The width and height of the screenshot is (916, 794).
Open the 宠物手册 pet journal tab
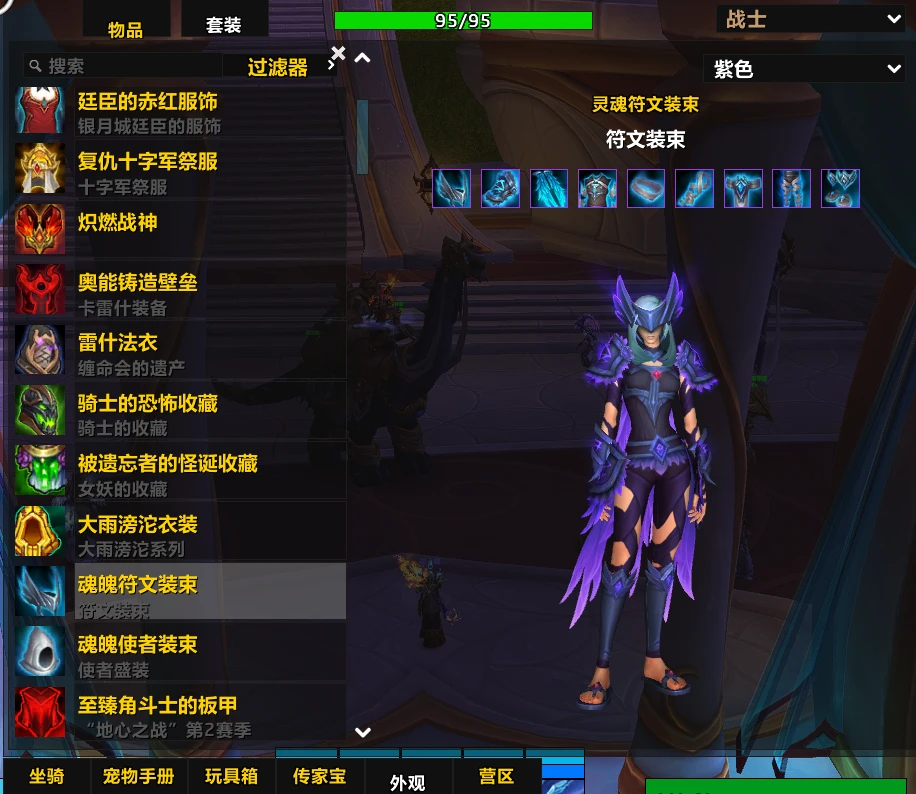tap(138, 776)
